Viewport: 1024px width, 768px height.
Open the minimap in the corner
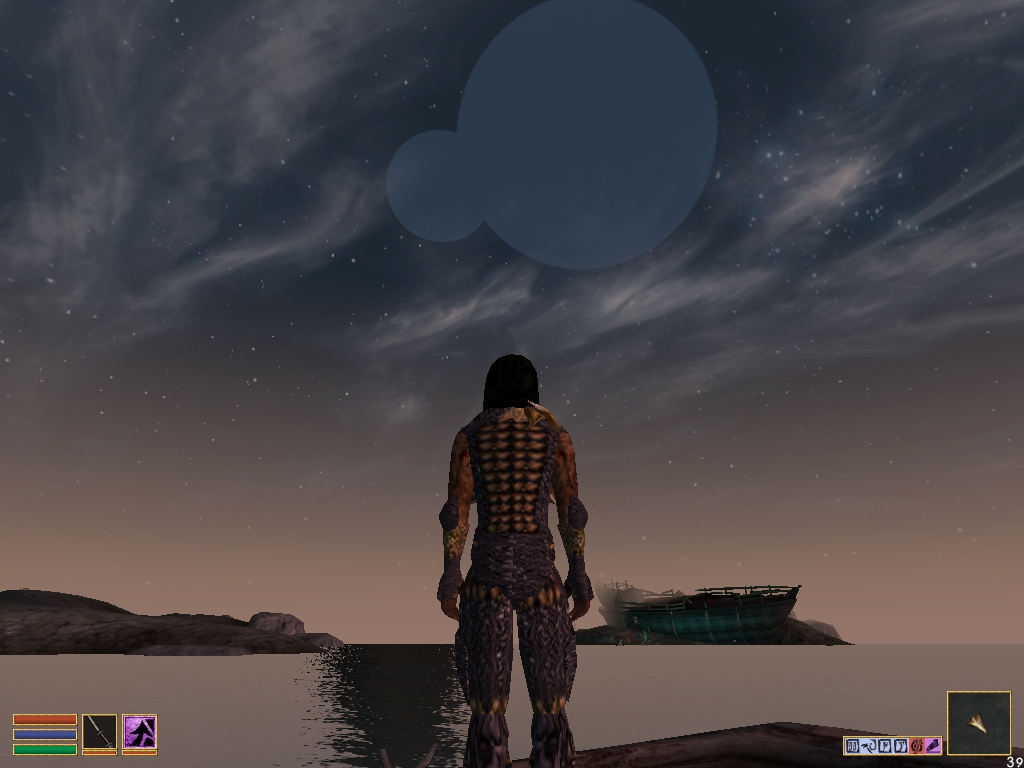point(978,723)
